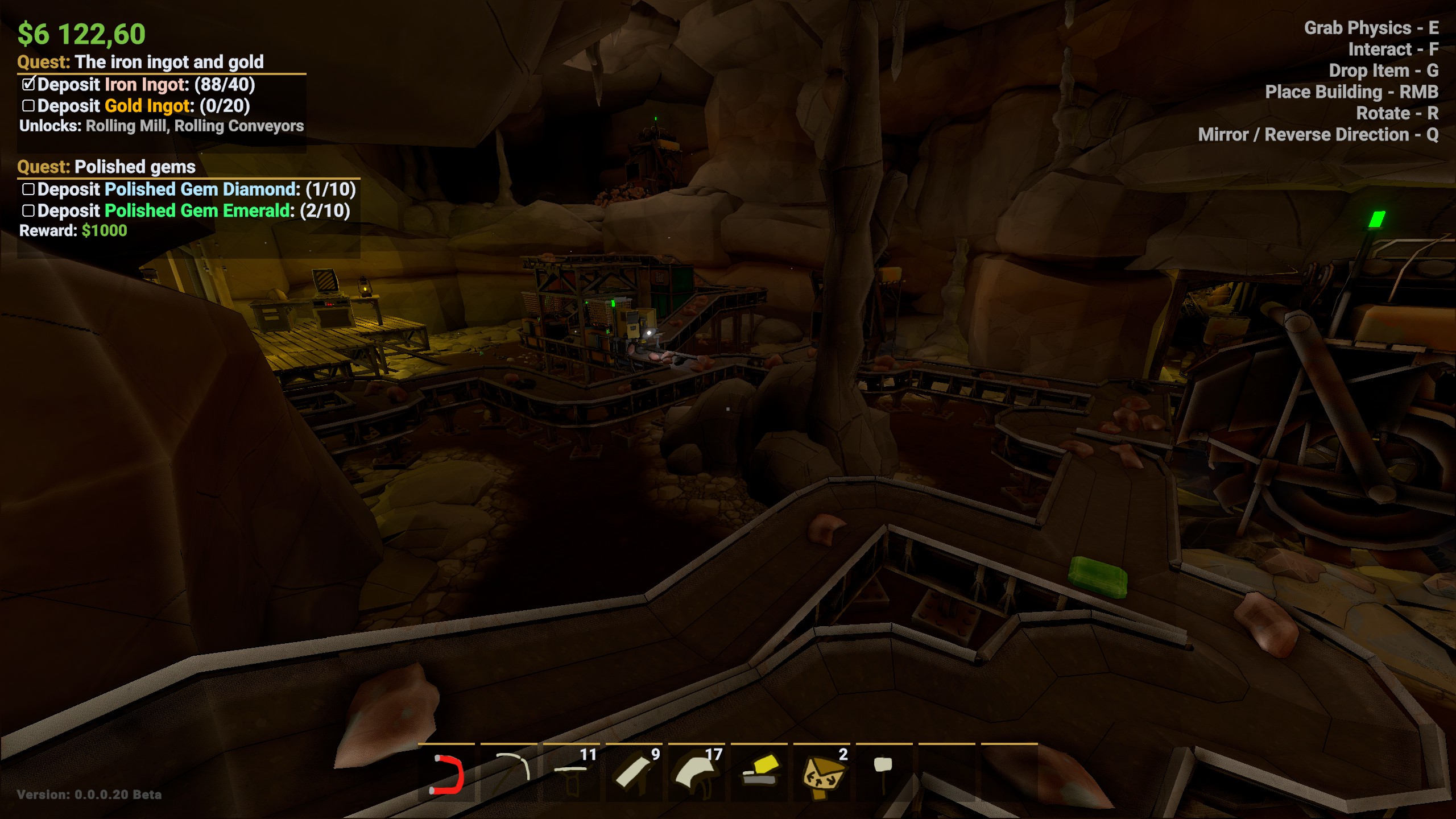Image resolution: width=1456 pixels, height=819 pixels.
Task: Select the curved conveyor stack of 17
Action: pos(697,773)
